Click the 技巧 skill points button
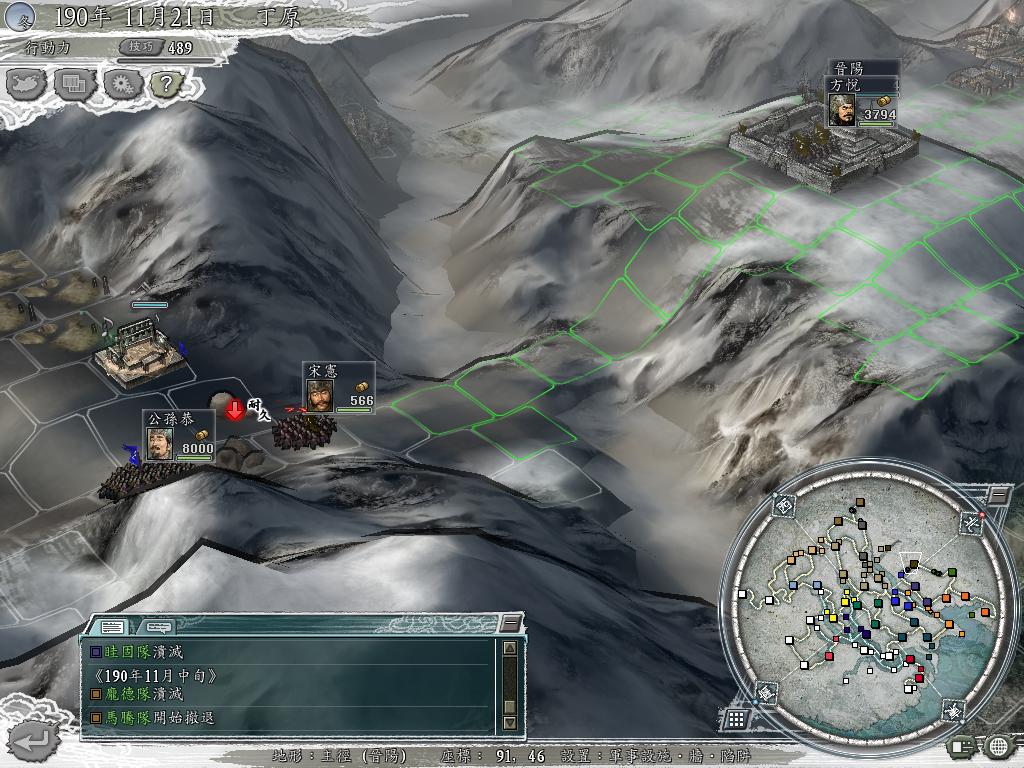1024x768 pixels. (x=138, y=47)
